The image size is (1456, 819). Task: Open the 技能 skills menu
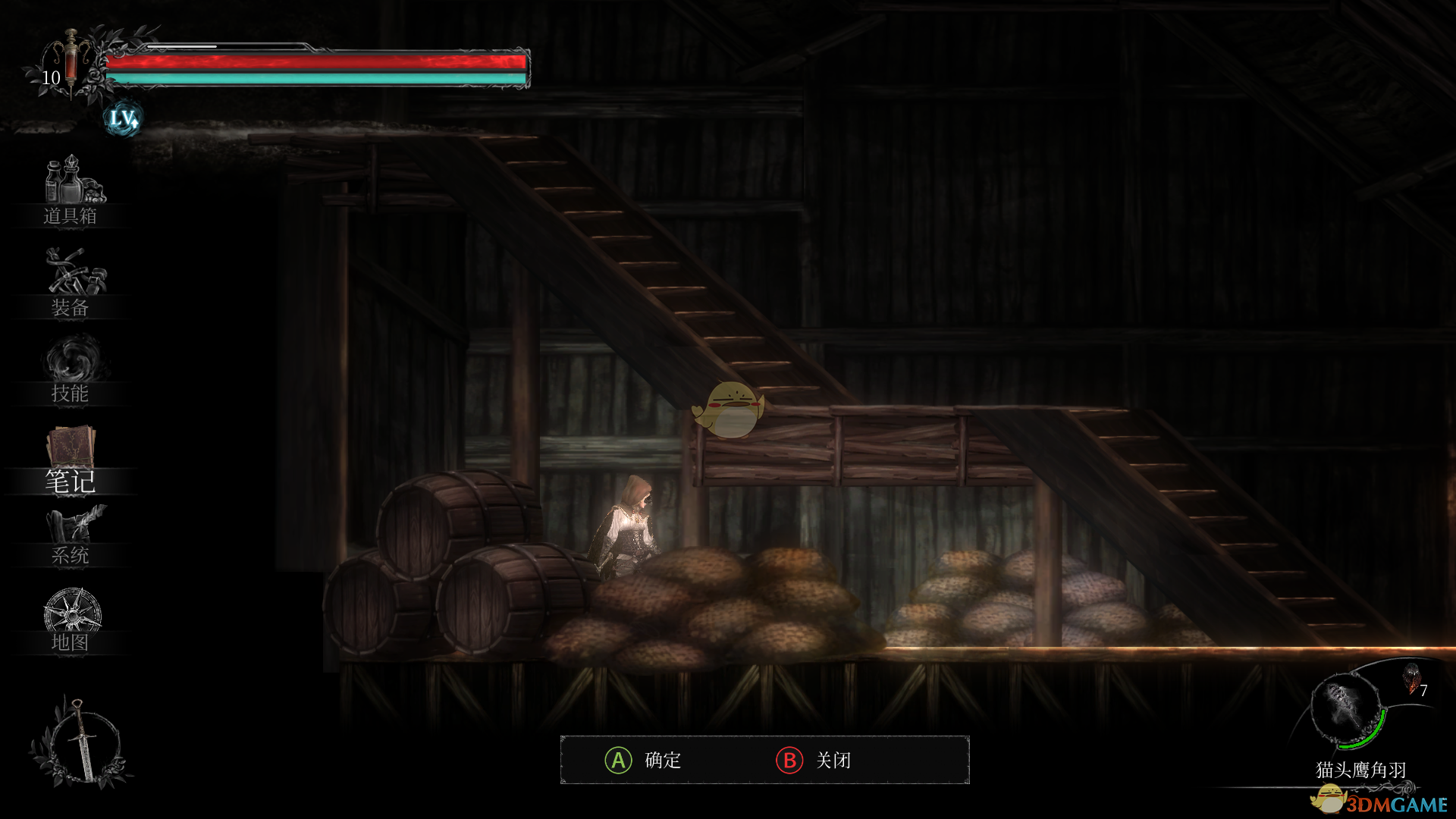pyautogui.click(x=71, y=371)
